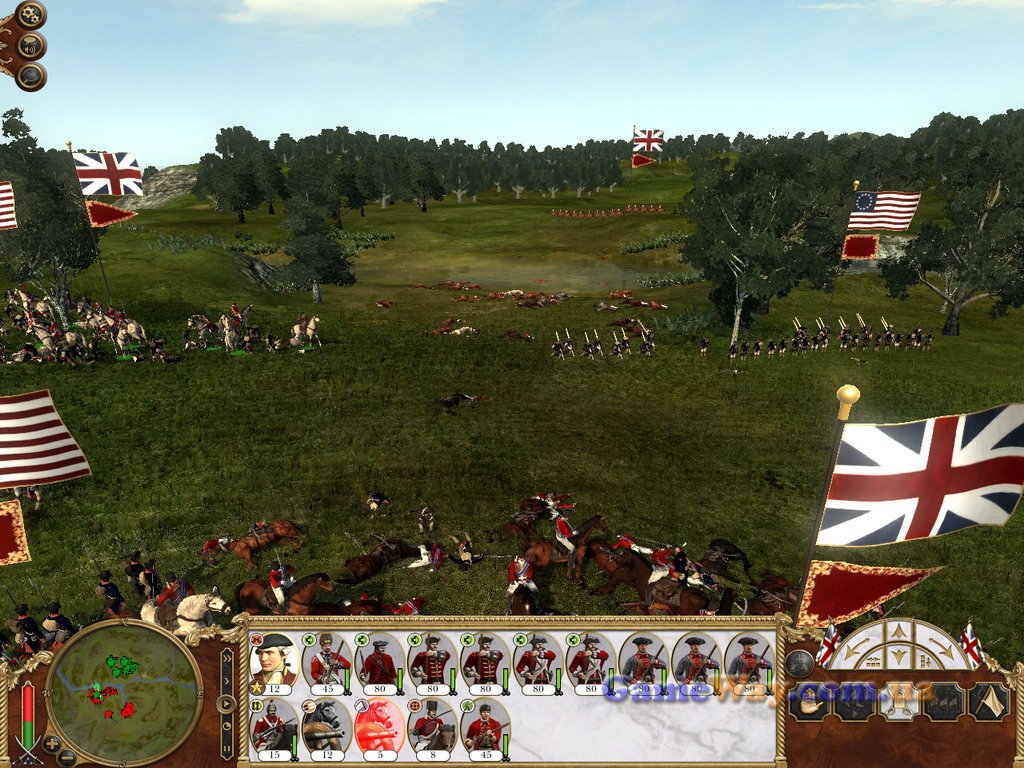
Task: Click the circular battle minimap
Action: click(123, 691)
